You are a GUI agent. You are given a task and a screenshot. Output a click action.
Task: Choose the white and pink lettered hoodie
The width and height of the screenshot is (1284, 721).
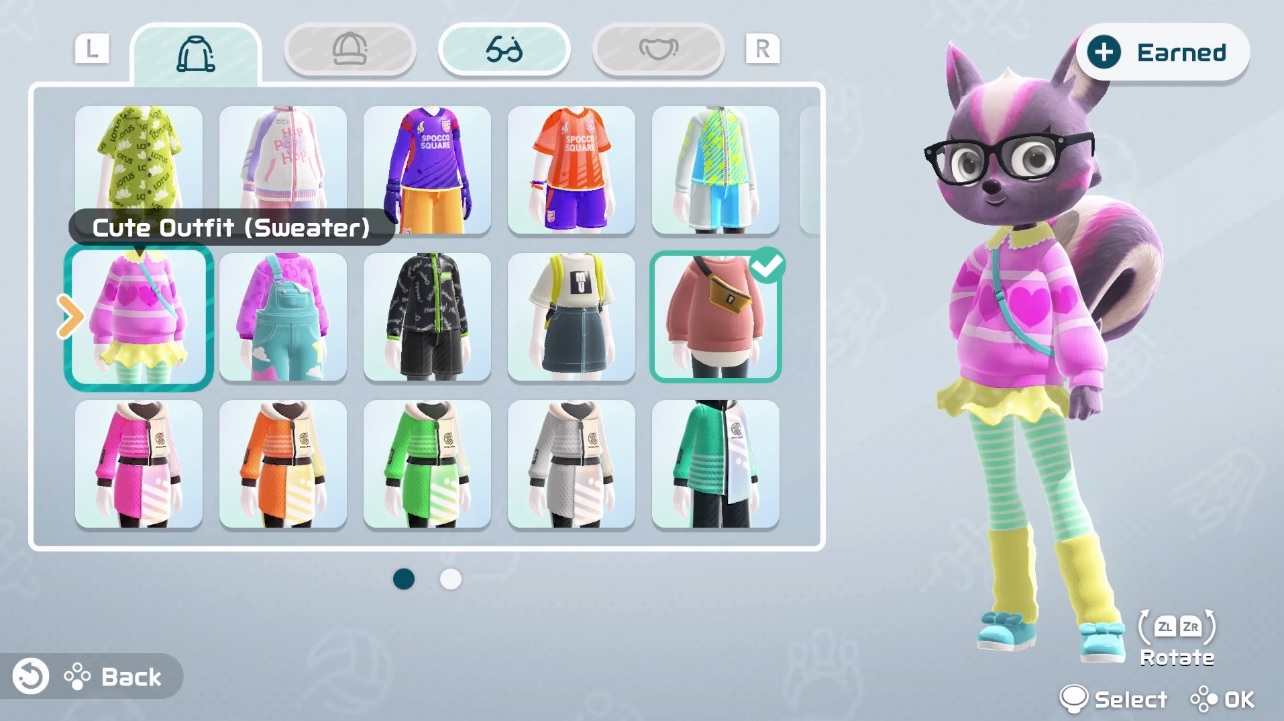pyautogui.click(x=283, y=165)
